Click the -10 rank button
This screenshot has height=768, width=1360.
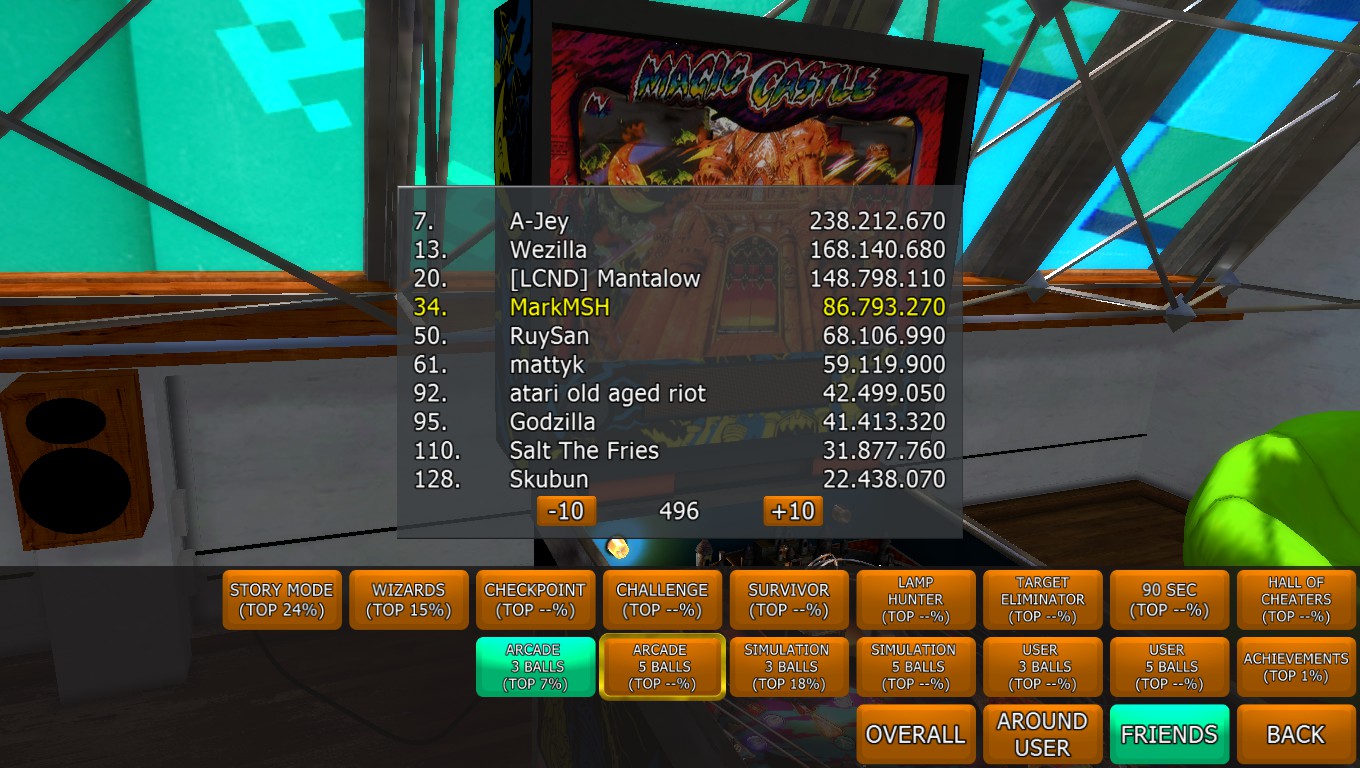[566, 511]
